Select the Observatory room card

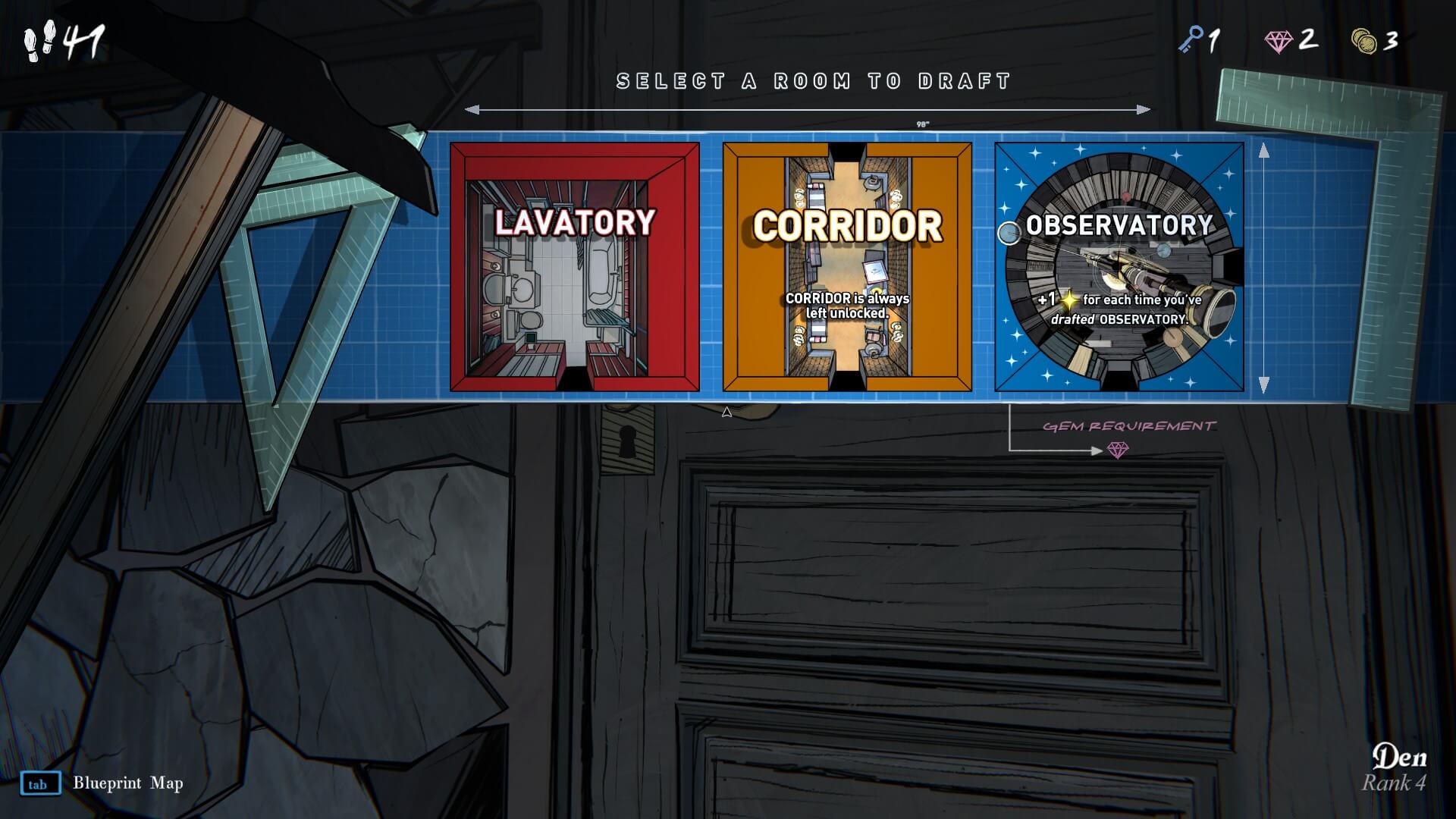pyautogui.click(x=1119, y=267)
